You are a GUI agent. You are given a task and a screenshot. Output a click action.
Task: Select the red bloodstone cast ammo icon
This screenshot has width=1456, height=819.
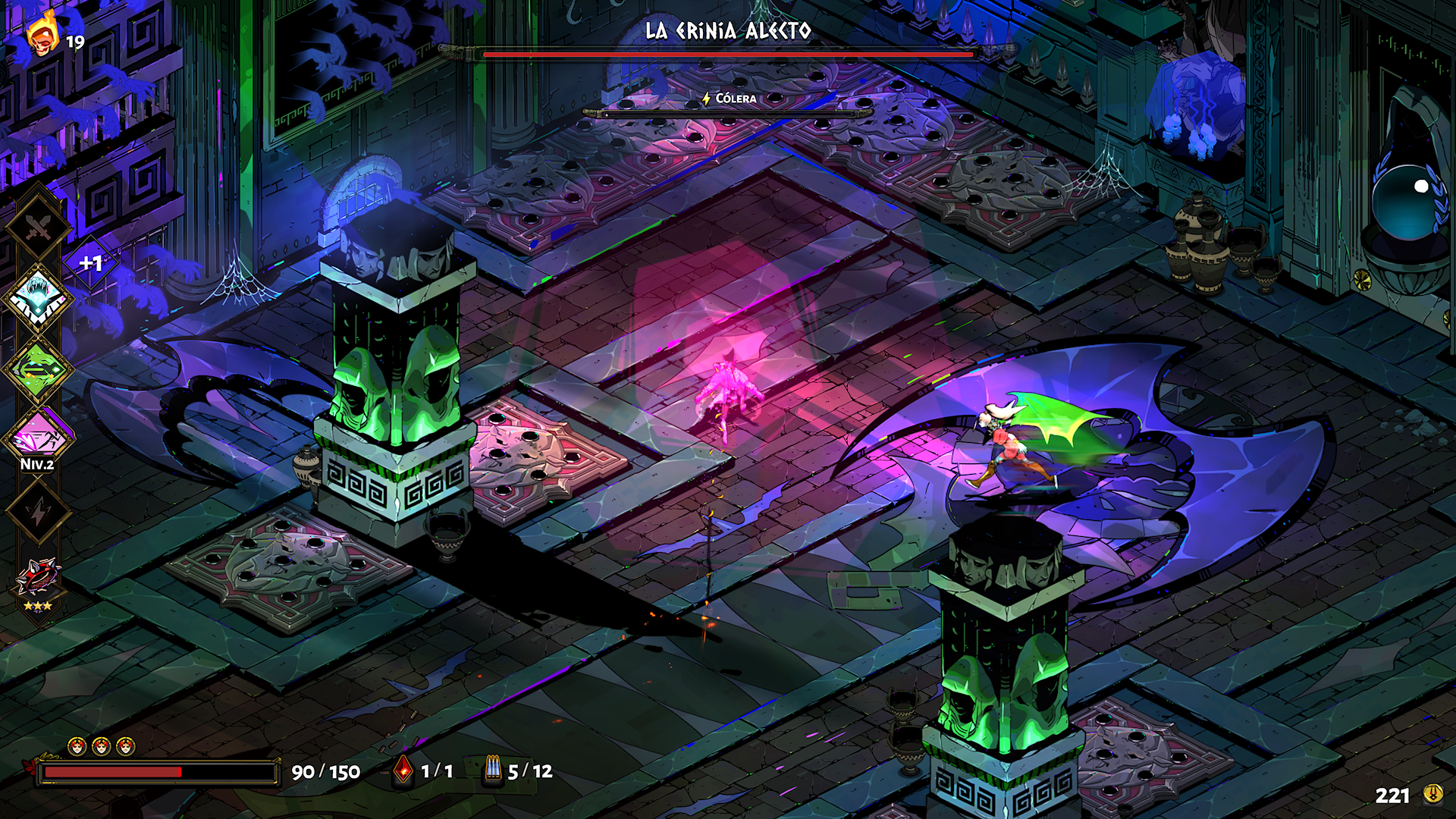tap(403, 770)
